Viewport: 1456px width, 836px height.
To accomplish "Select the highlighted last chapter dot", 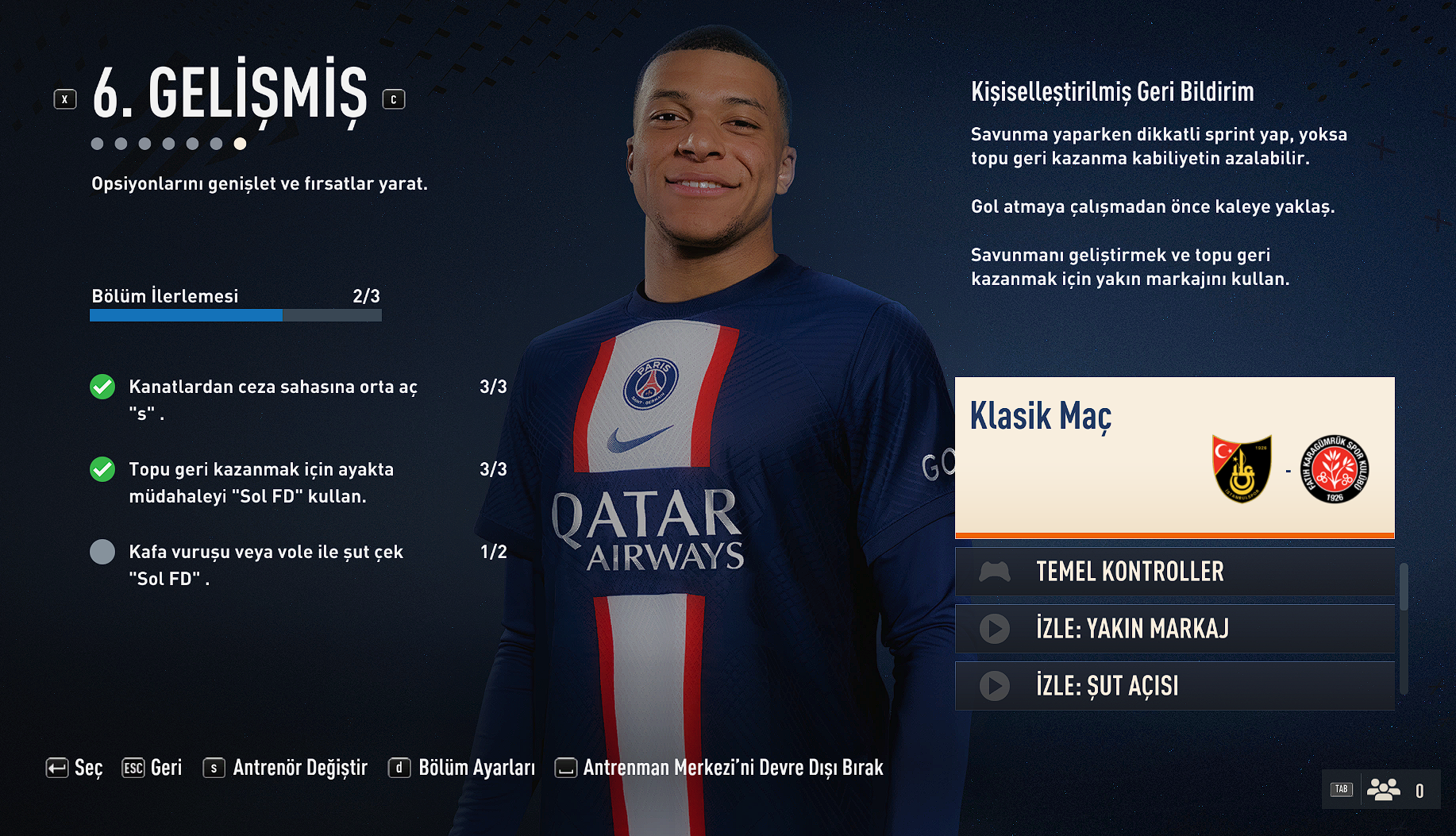I will (240, 144).
